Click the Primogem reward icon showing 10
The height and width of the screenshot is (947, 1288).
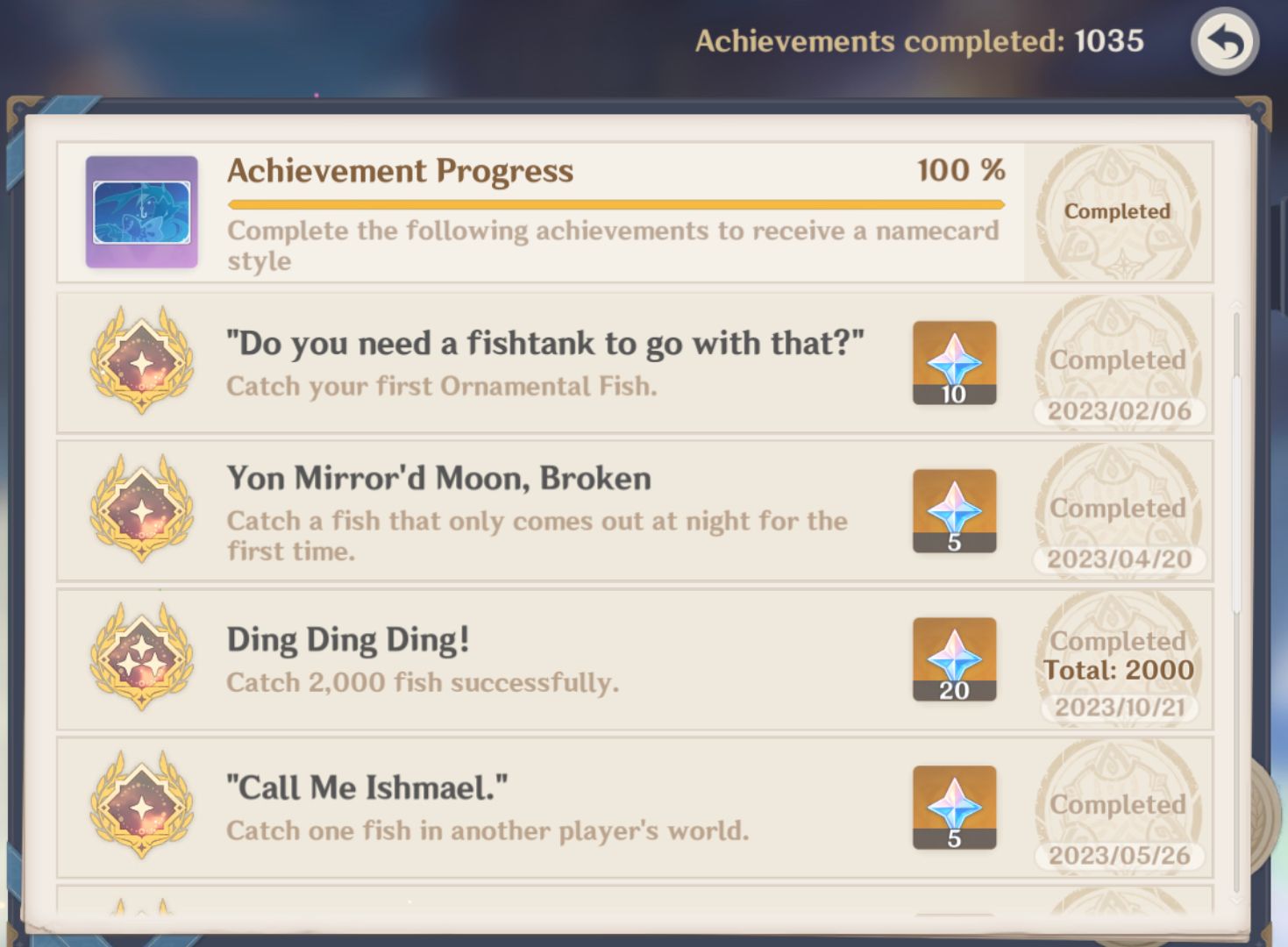click(954, 363)
